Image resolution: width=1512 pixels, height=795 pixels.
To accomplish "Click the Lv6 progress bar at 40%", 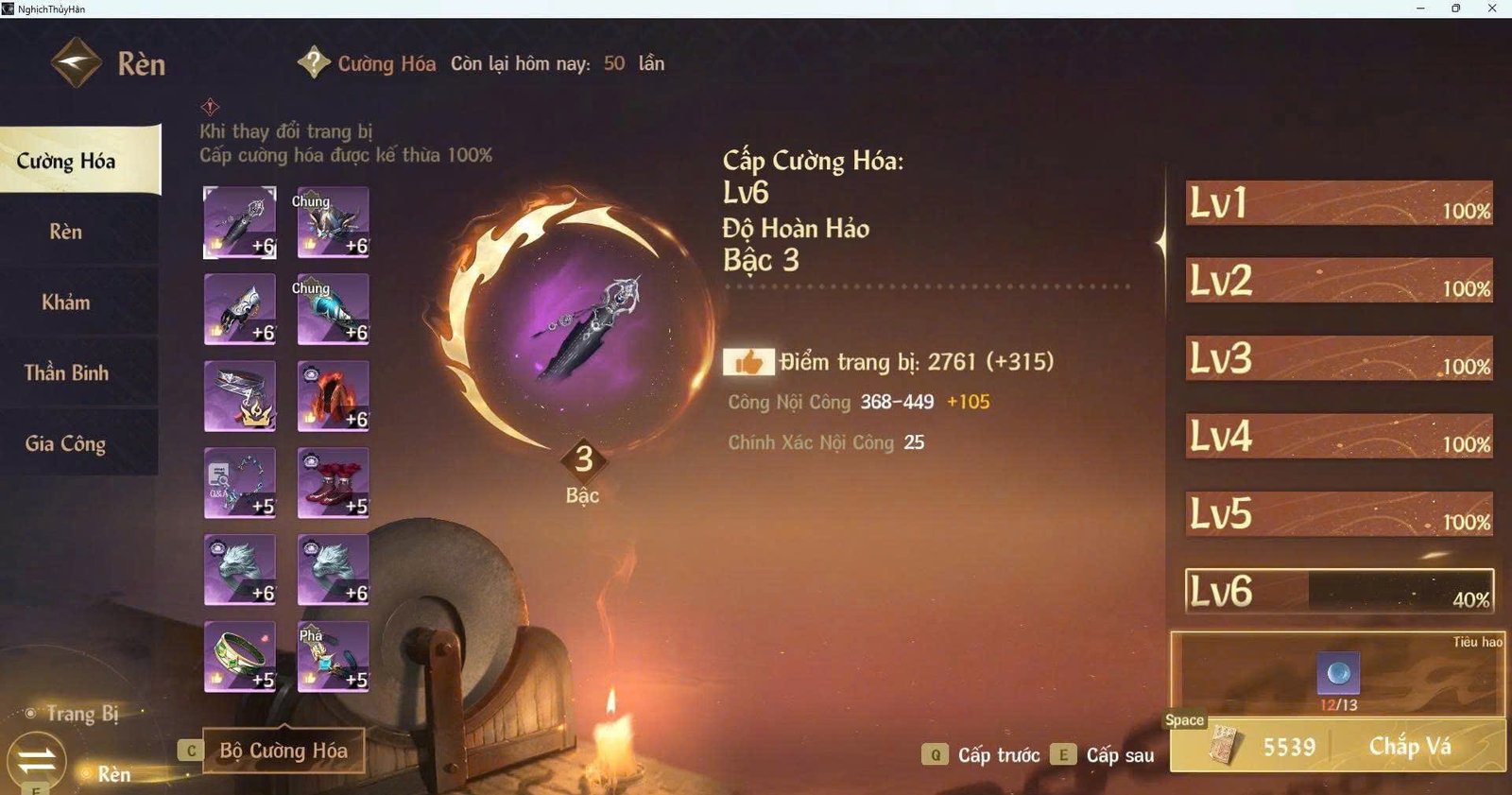I will point(1342,589).
